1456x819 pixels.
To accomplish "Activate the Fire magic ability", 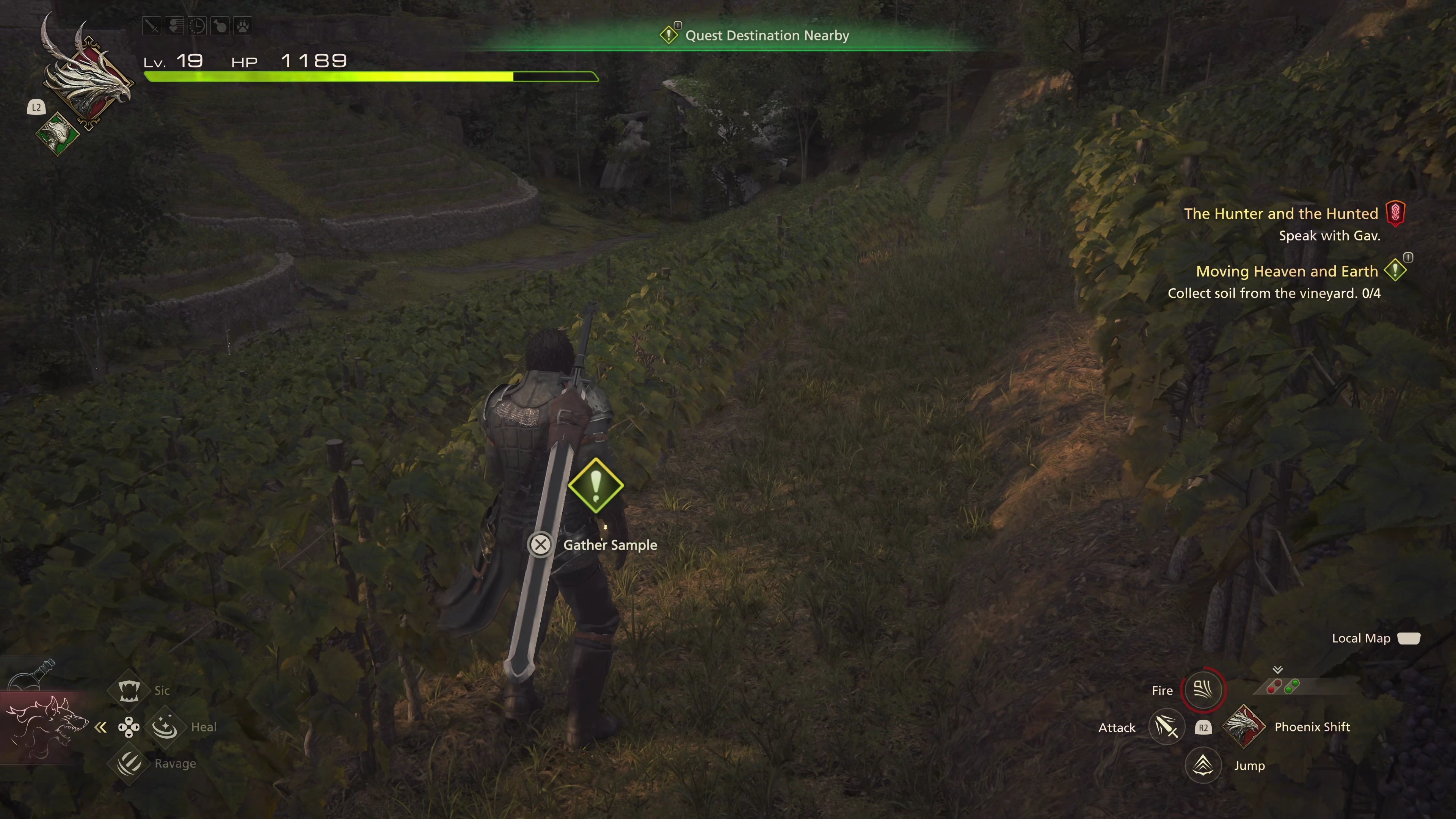I will point(1203,690).
